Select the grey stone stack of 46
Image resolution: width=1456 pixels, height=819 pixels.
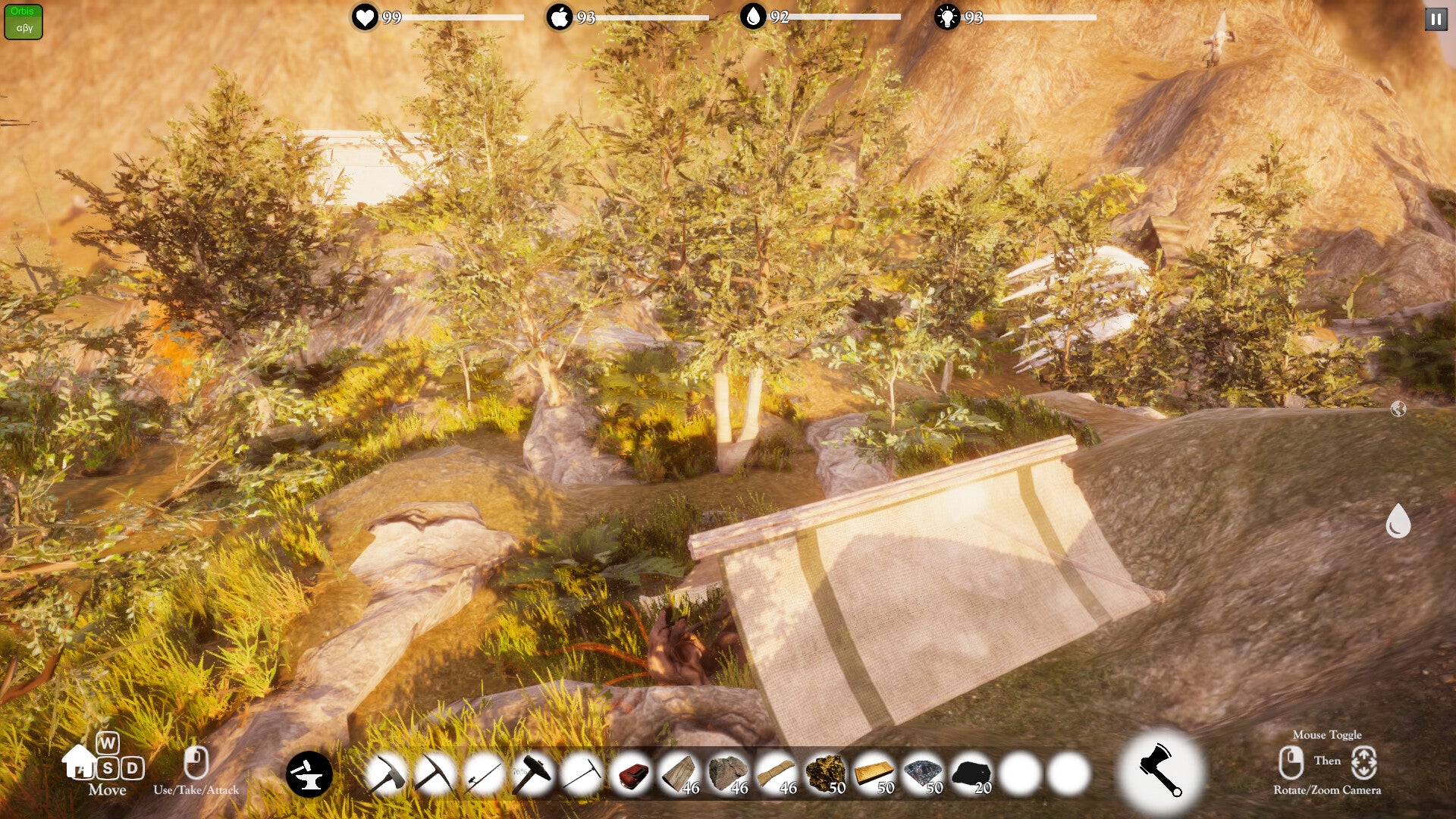click(x=728, y=774)
